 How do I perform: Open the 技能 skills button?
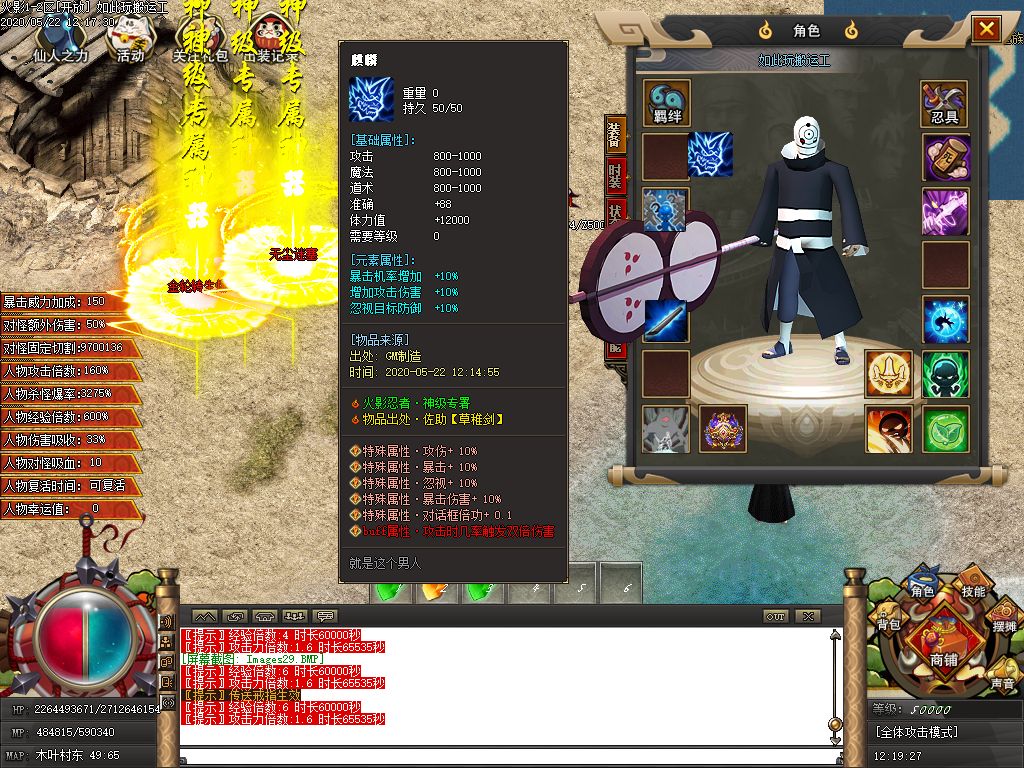click(x=973, y=591)
